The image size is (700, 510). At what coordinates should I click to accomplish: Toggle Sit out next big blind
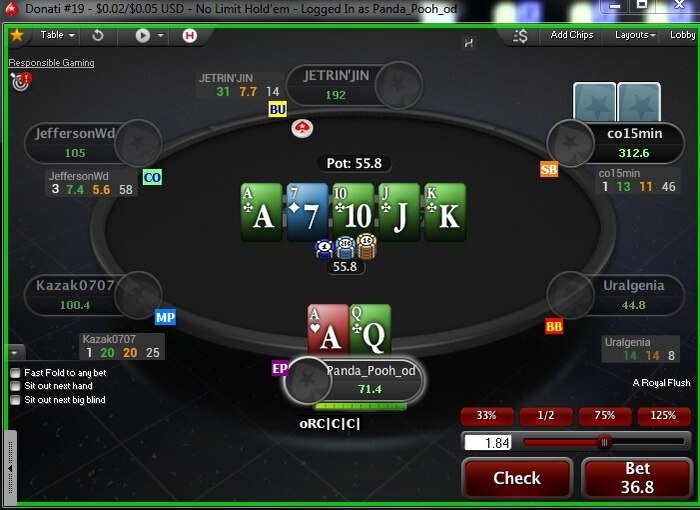click(15, 400)
